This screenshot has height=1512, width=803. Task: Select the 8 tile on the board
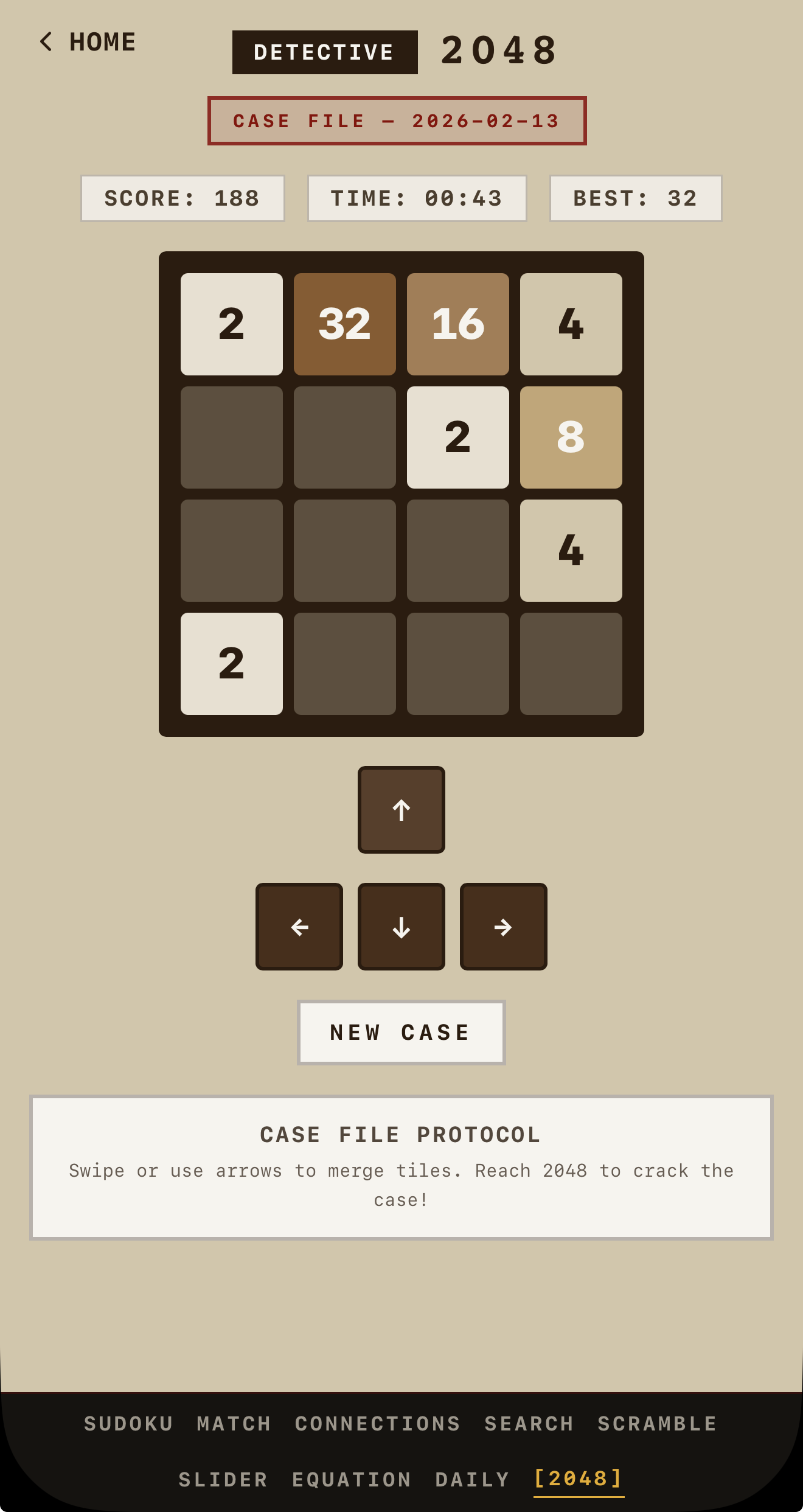click(571, 436)
